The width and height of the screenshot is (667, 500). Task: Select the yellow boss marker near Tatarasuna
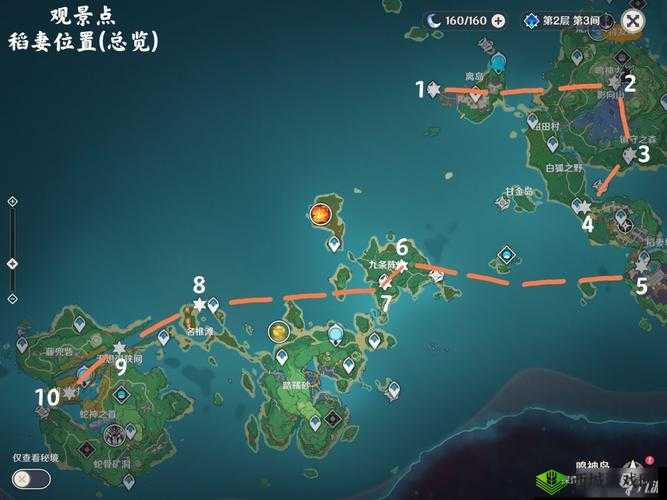click(279, 331)
